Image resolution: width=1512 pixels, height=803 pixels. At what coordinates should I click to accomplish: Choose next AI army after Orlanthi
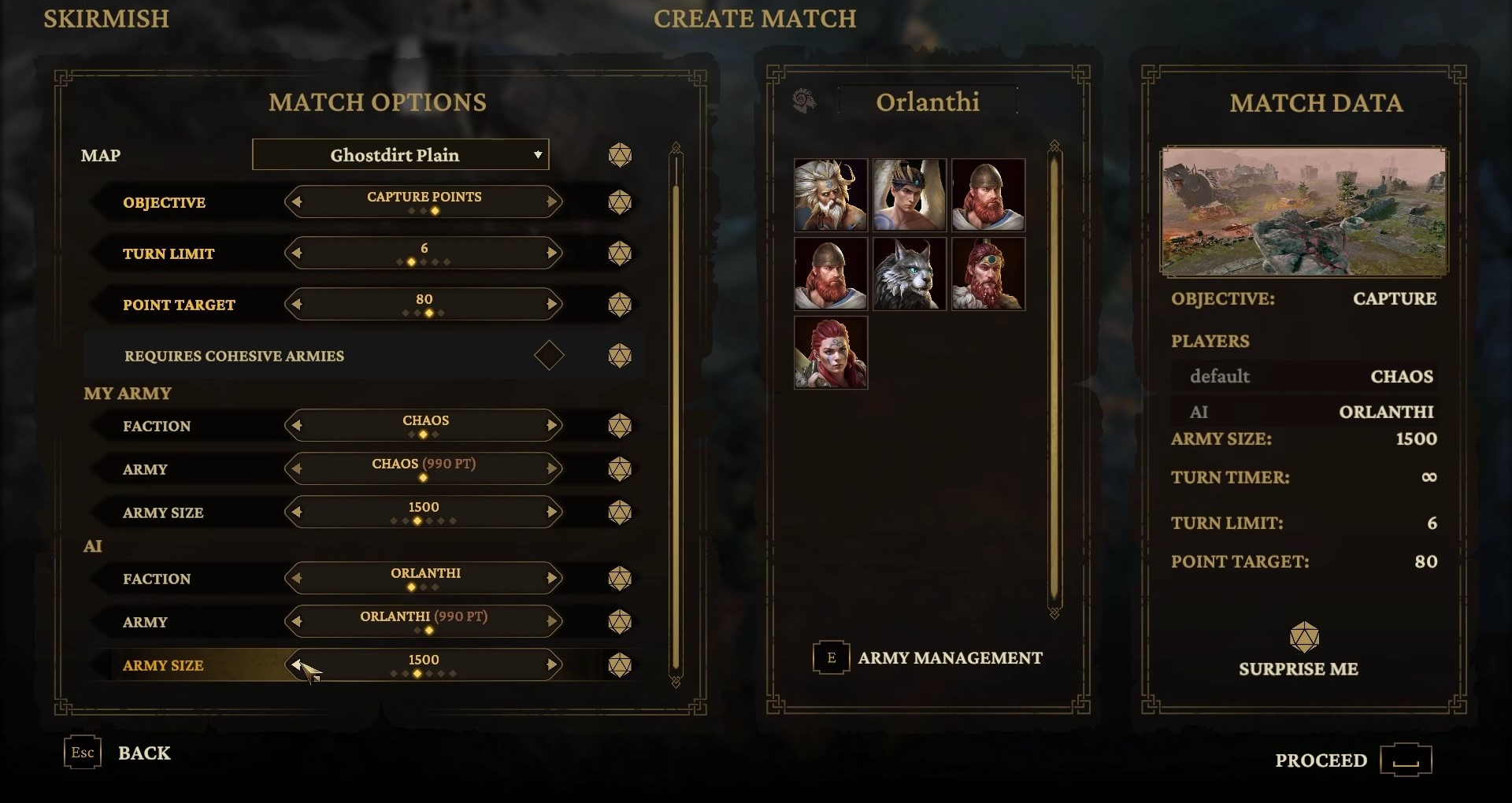552,622
